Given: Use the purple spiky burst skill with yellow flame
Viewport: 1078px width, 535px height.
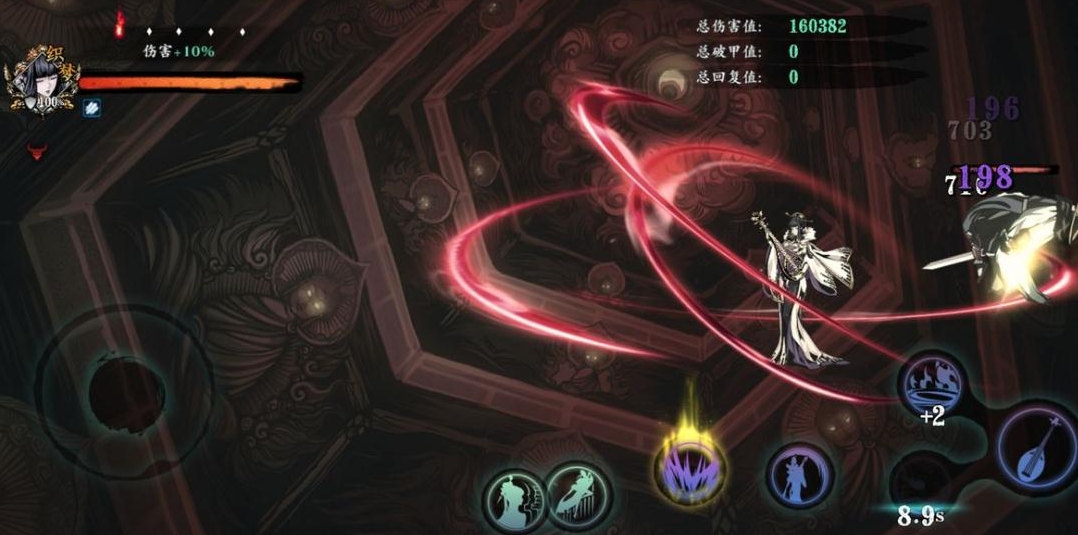Looking at the screenshot, I should tap(690, 467).
